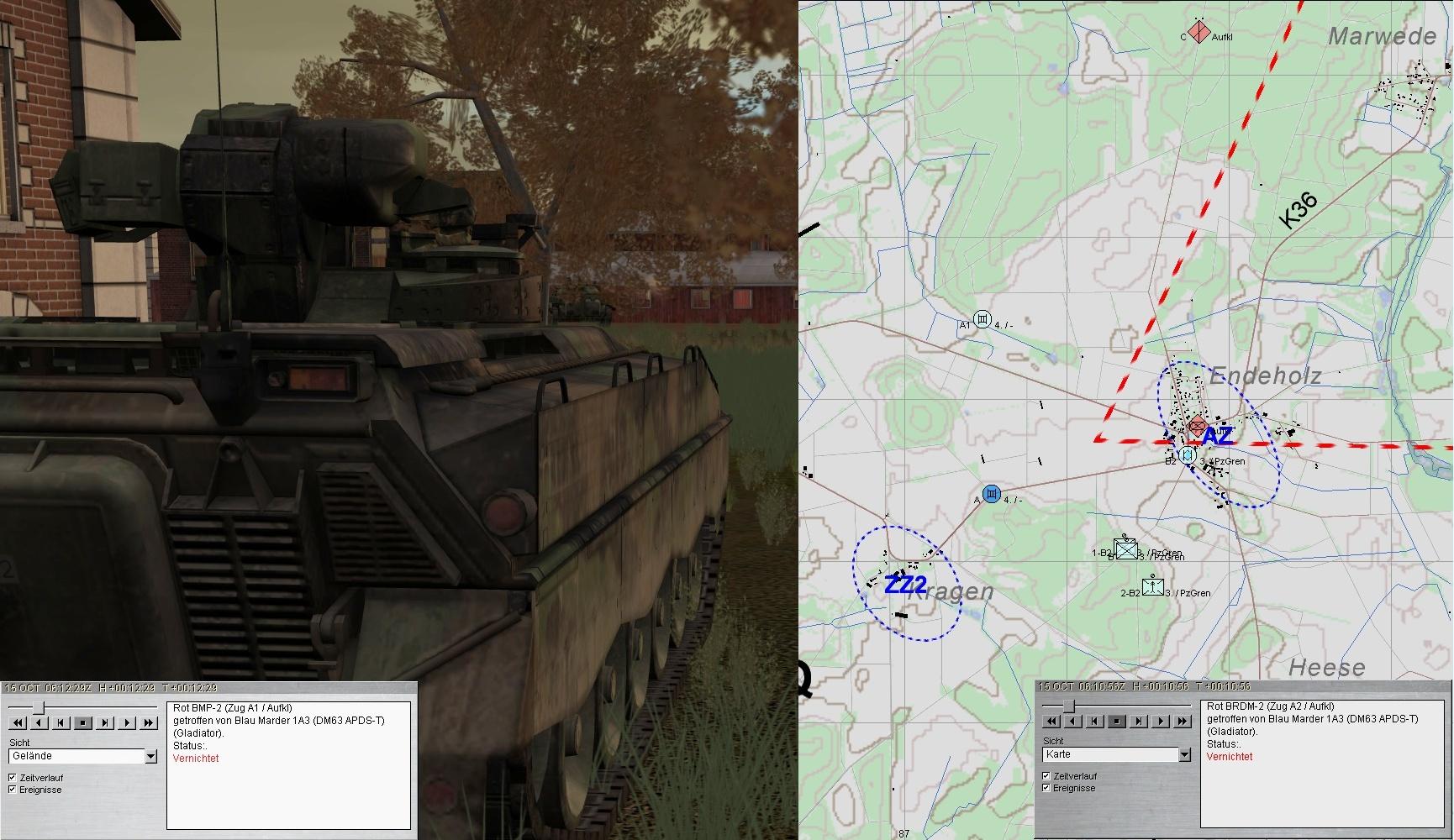Click the timeline slider handle in BMP-2 panel
Image resolution: width=1454 pixels, height=840 pixels.
point(38,707)
